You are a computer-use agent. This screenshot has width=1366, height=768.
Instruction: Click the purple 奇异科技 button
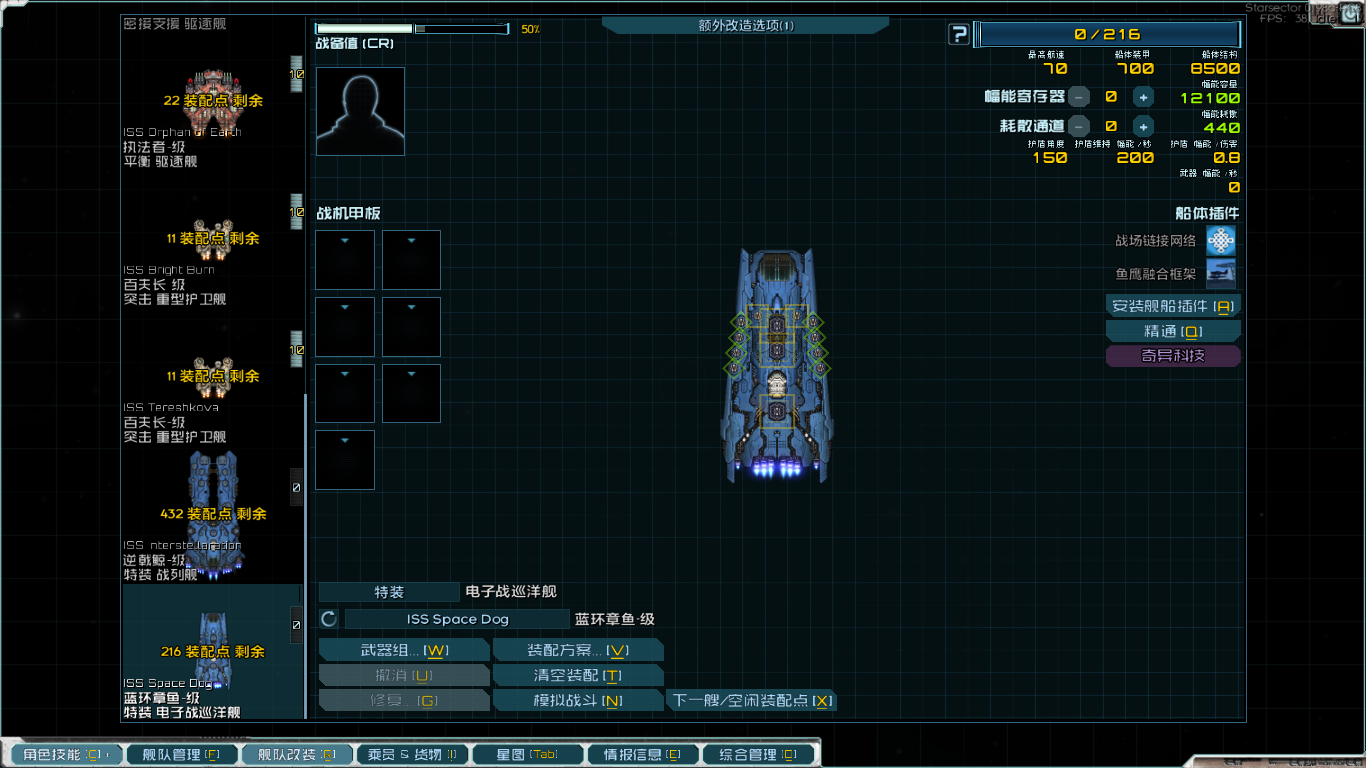[x=1172, y=356]
